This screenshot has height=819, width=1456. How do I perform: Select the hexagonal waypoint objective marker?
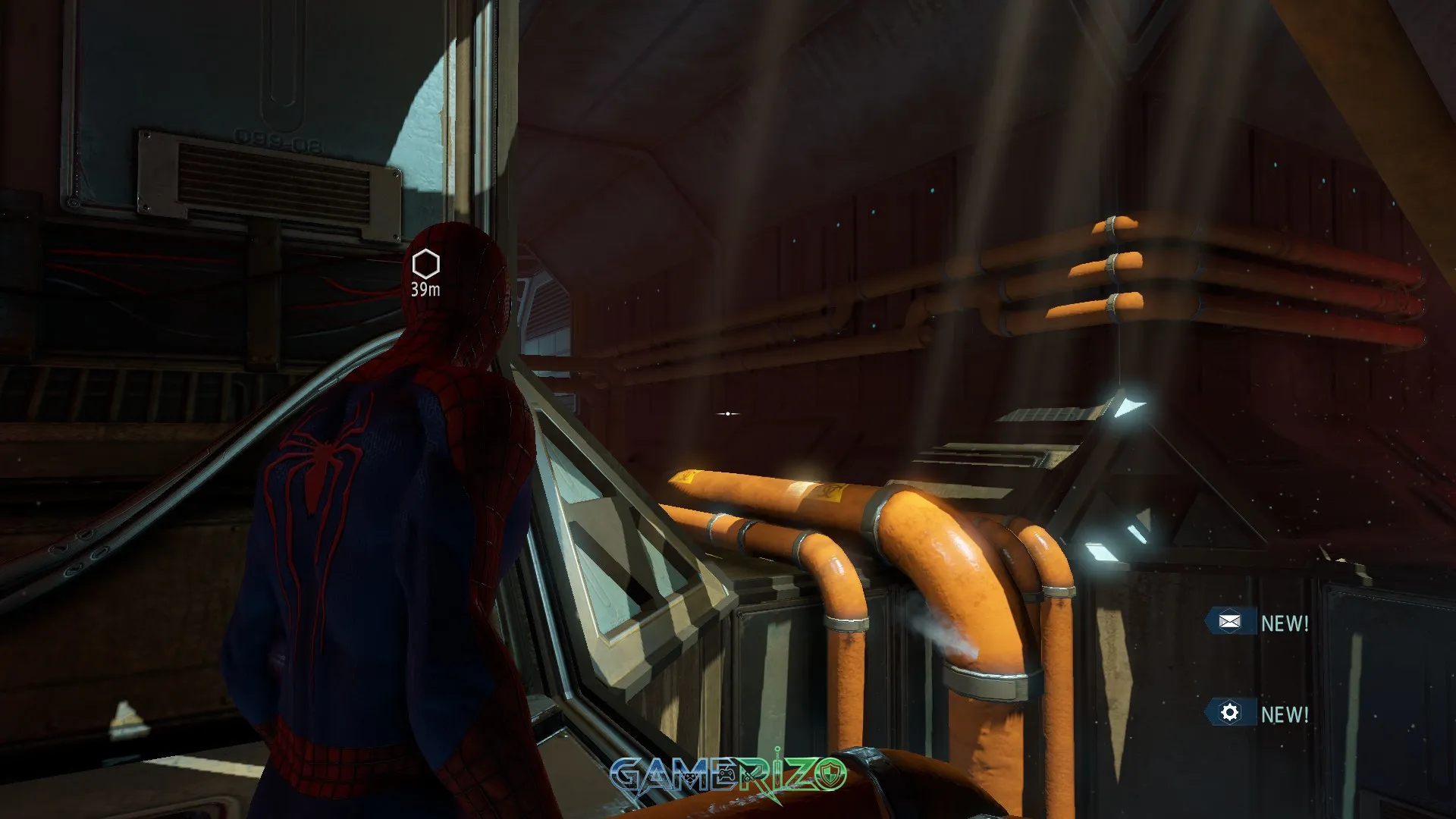click(425, 263)
